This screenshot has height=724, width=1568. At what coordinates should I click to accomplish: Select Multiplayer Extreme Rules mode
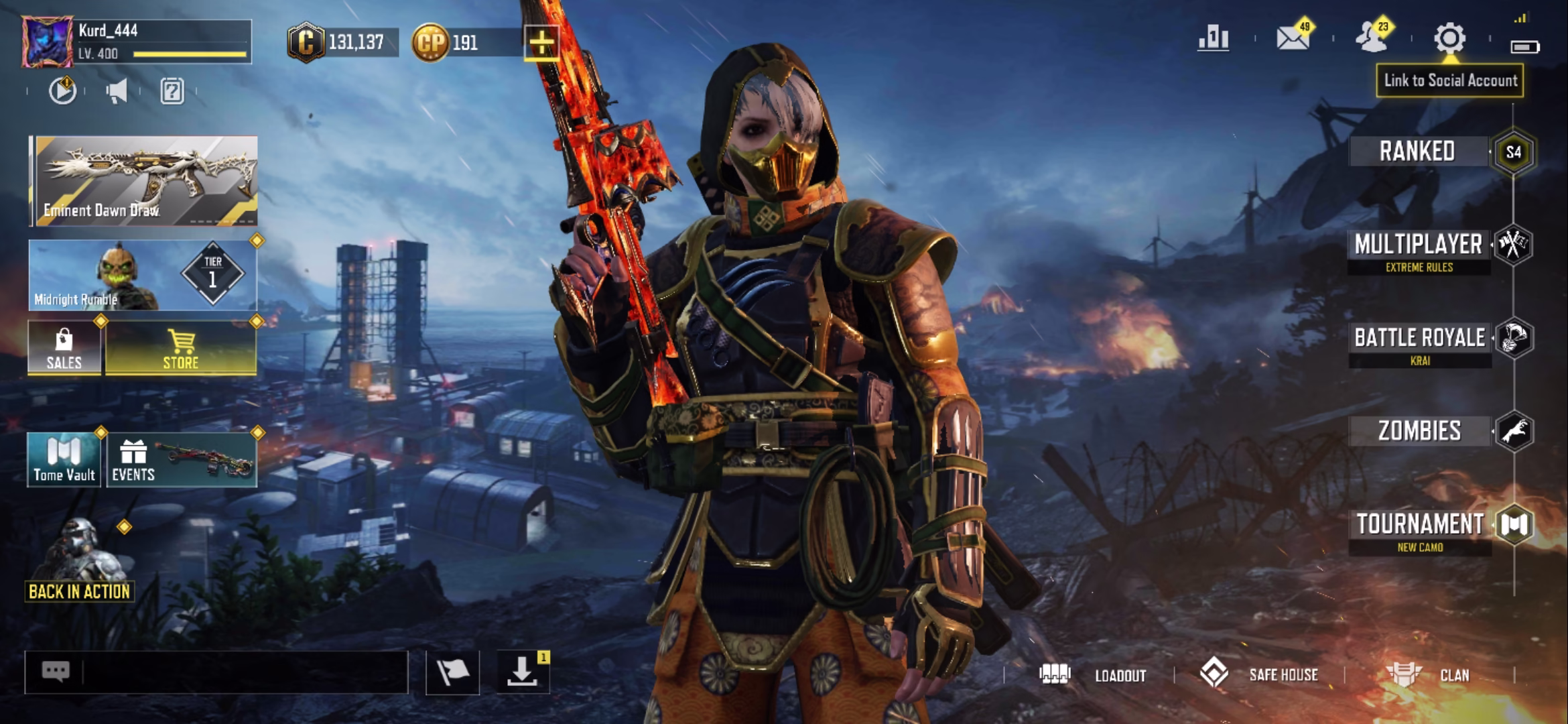(1418, 250)
